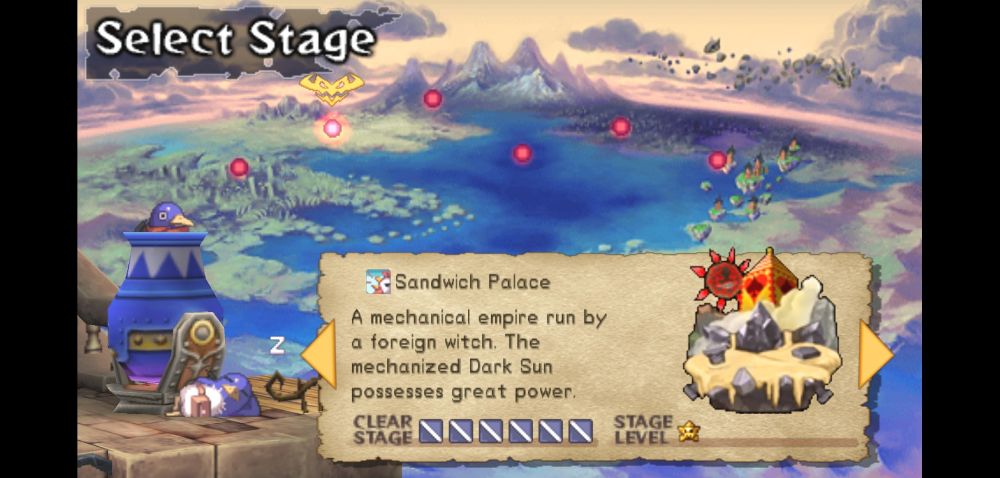The height and width of the screenshot is (478, 1000).
Task: Go to the next stage with the right arrow
Action: tap(874, 354)
